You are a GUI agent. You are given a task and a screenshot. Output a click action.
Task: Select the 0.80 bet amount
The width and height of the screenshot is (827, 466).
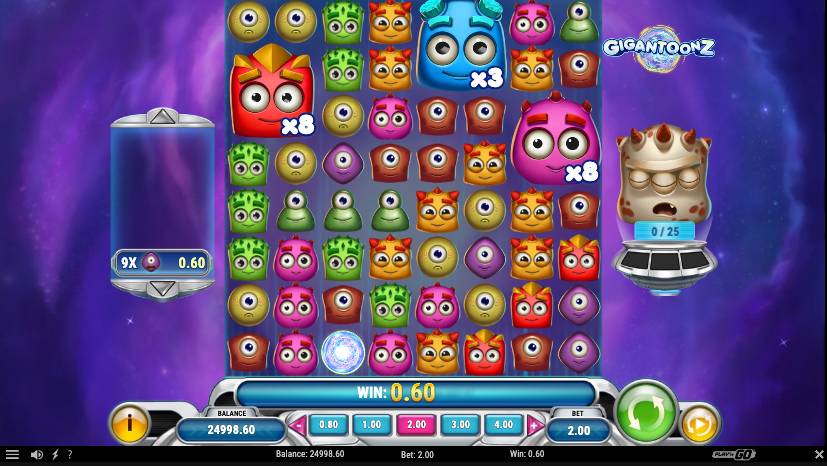pyautogui.click(x=328, y=424)
